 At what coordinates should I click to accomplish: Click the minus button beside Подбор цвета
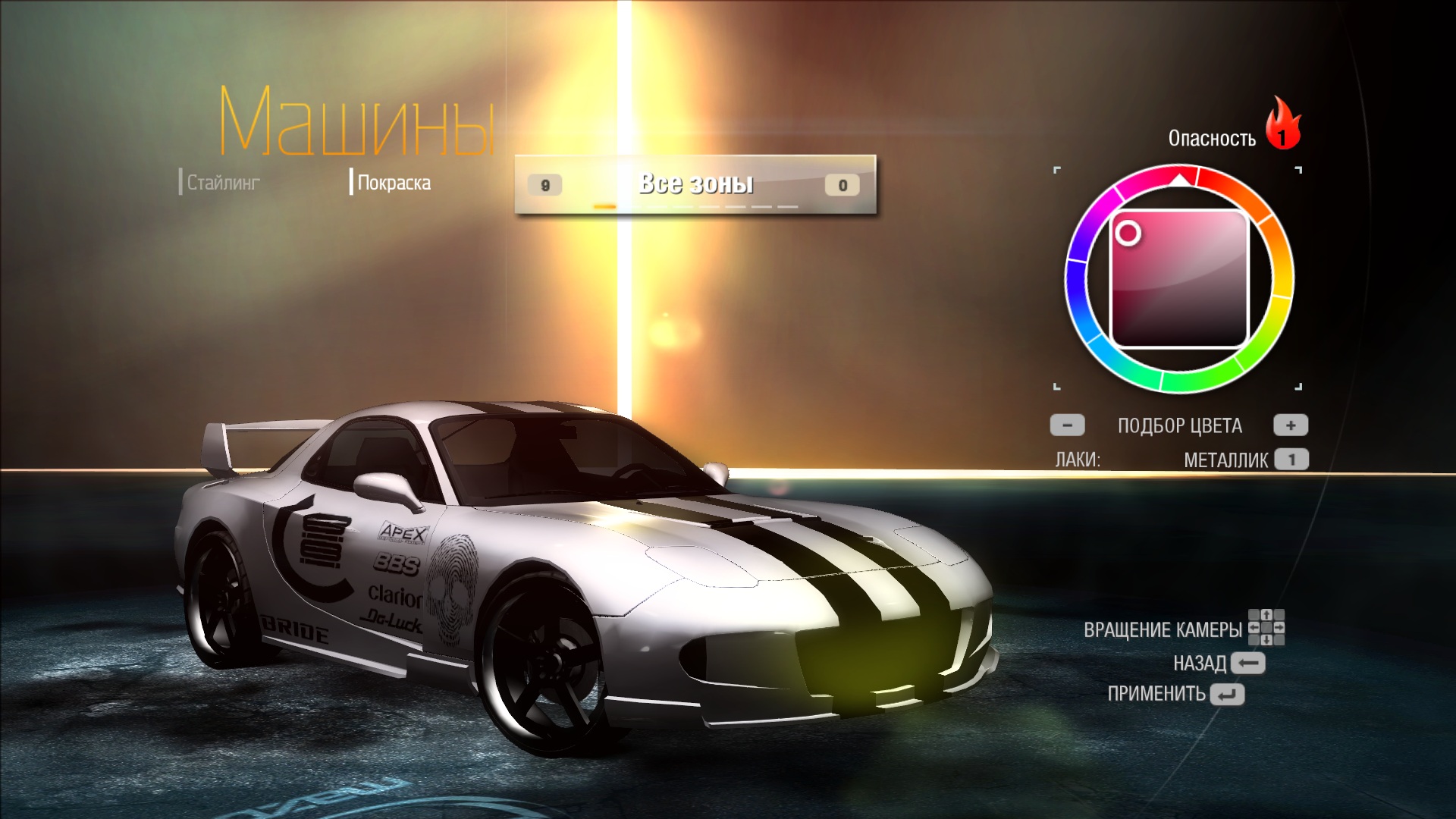click(x=1067, y=425)
